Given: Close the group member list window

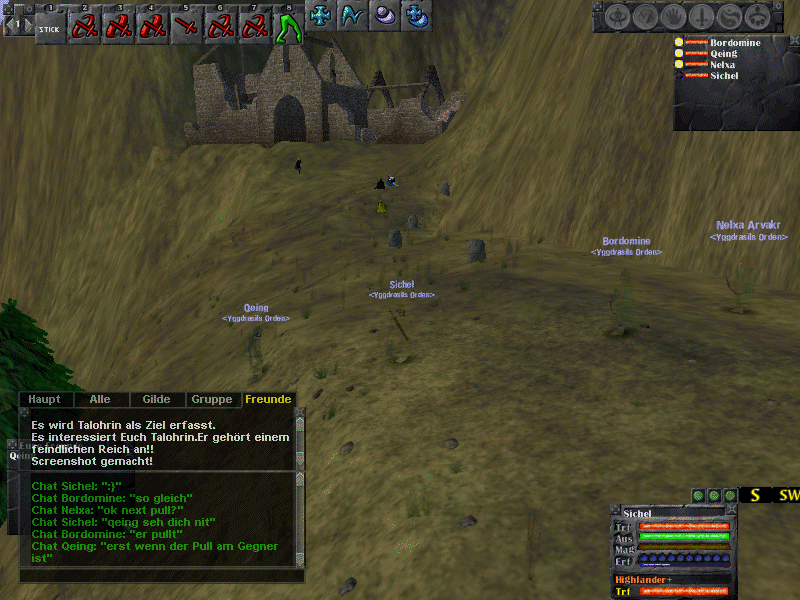Looking at the screenshot, I should tap(794, 39).
